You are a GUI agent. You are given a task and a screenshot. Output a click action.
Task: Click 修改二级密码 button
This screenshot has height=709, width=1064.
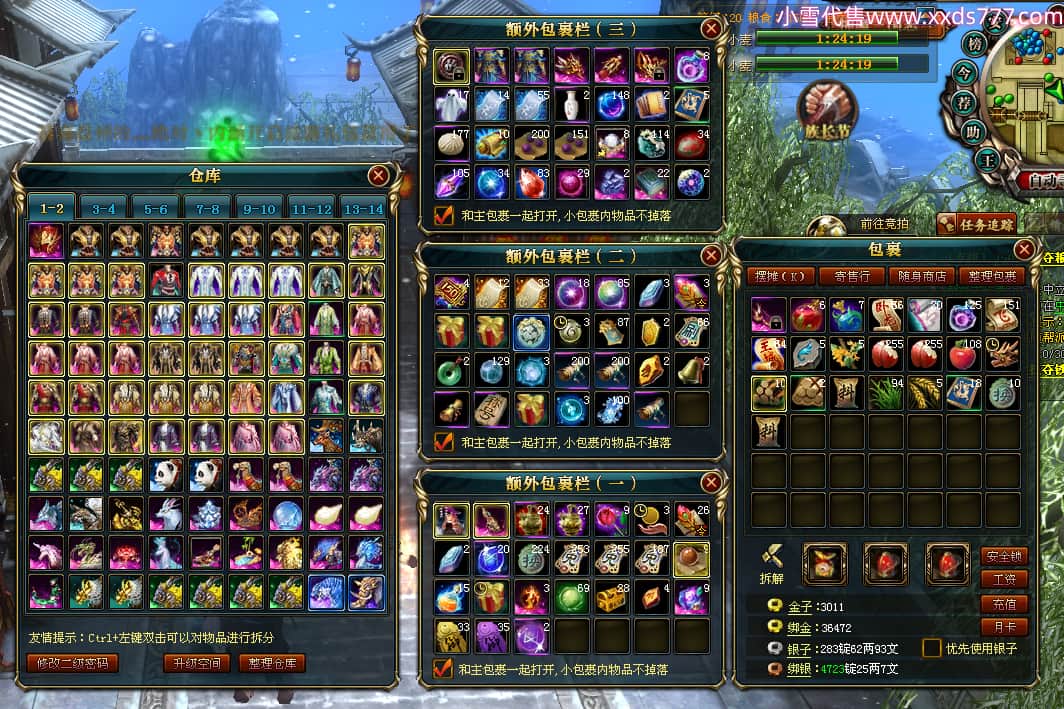point(73,663)
